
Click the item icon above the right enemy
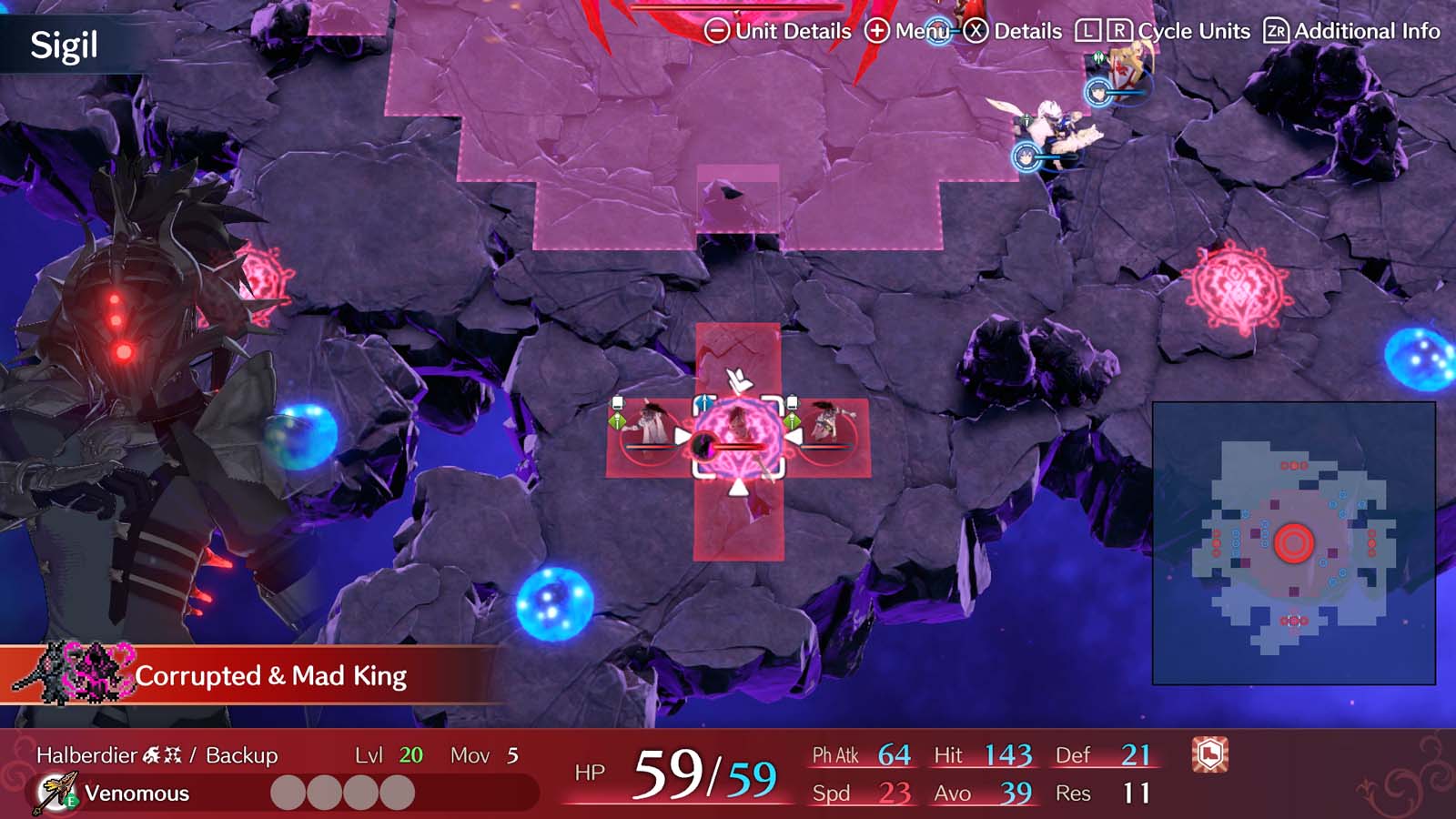click(793, 401)
